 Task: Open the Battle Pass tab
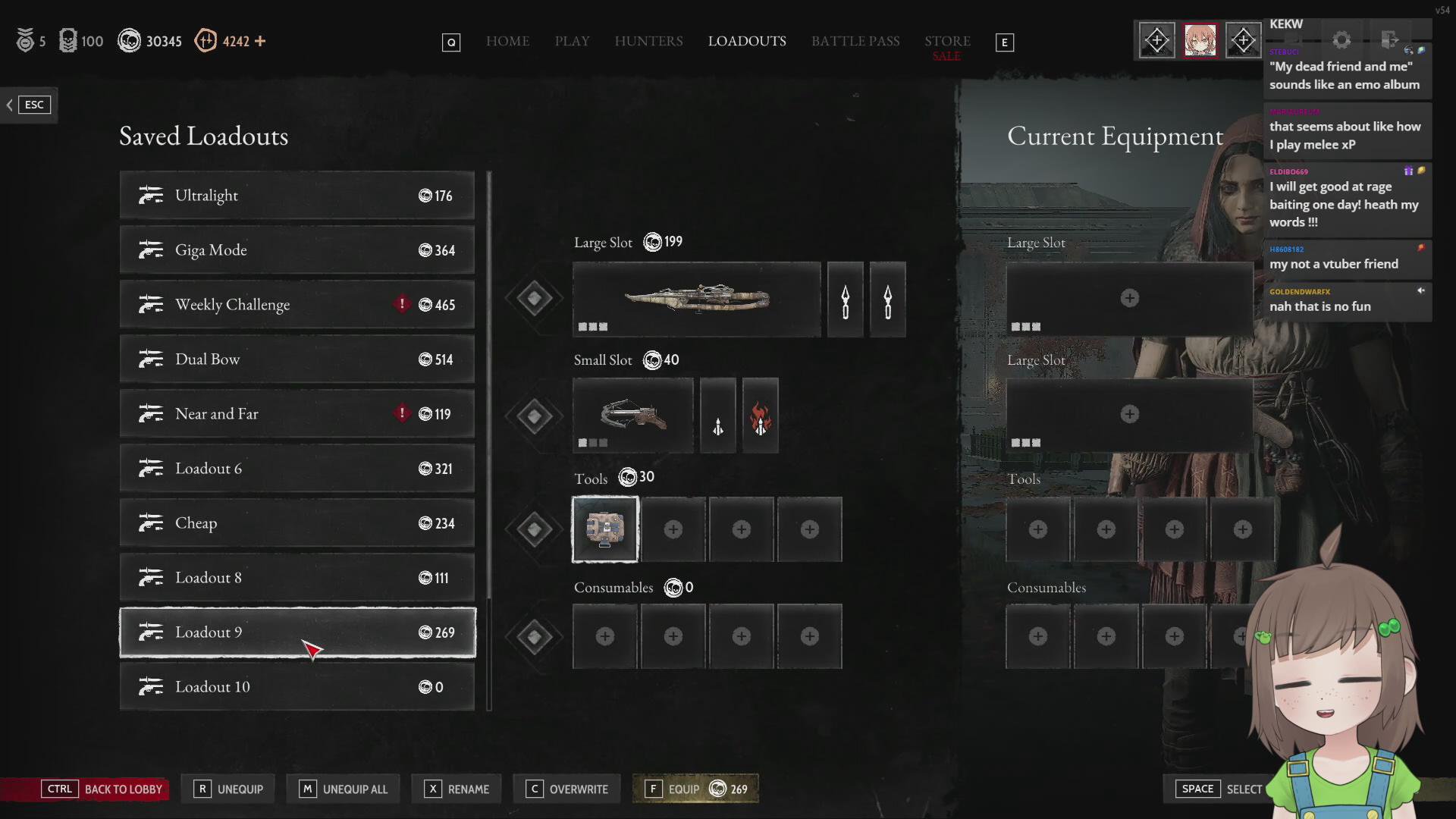tap(855, 41)
